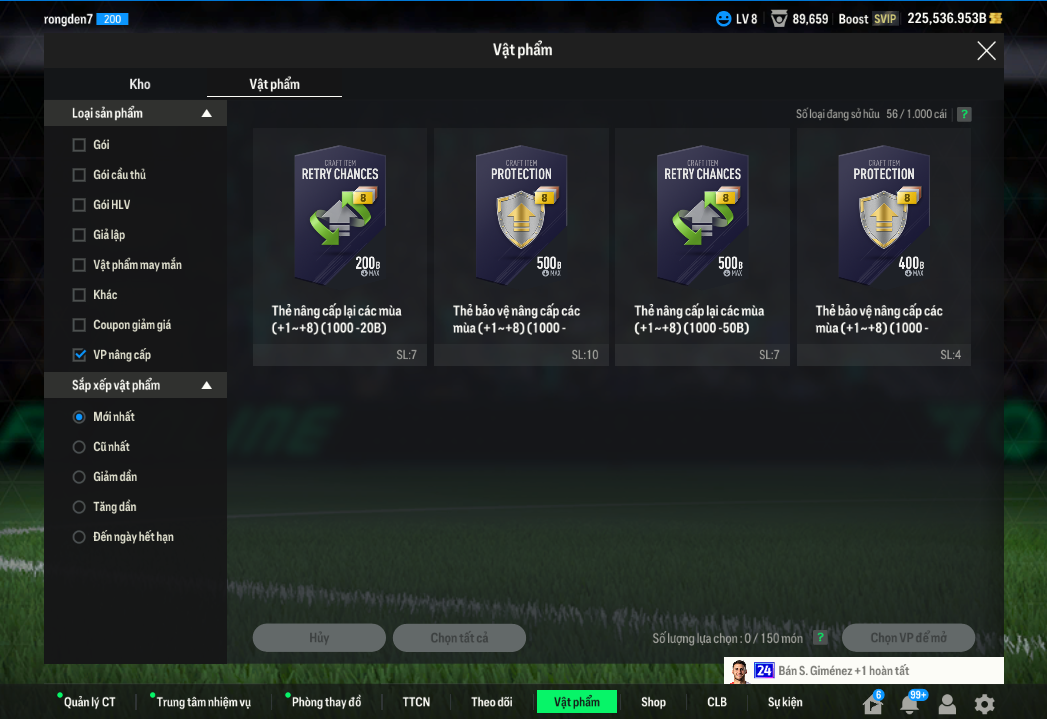Select the Retry Chances 200B card

click(340, 245)
